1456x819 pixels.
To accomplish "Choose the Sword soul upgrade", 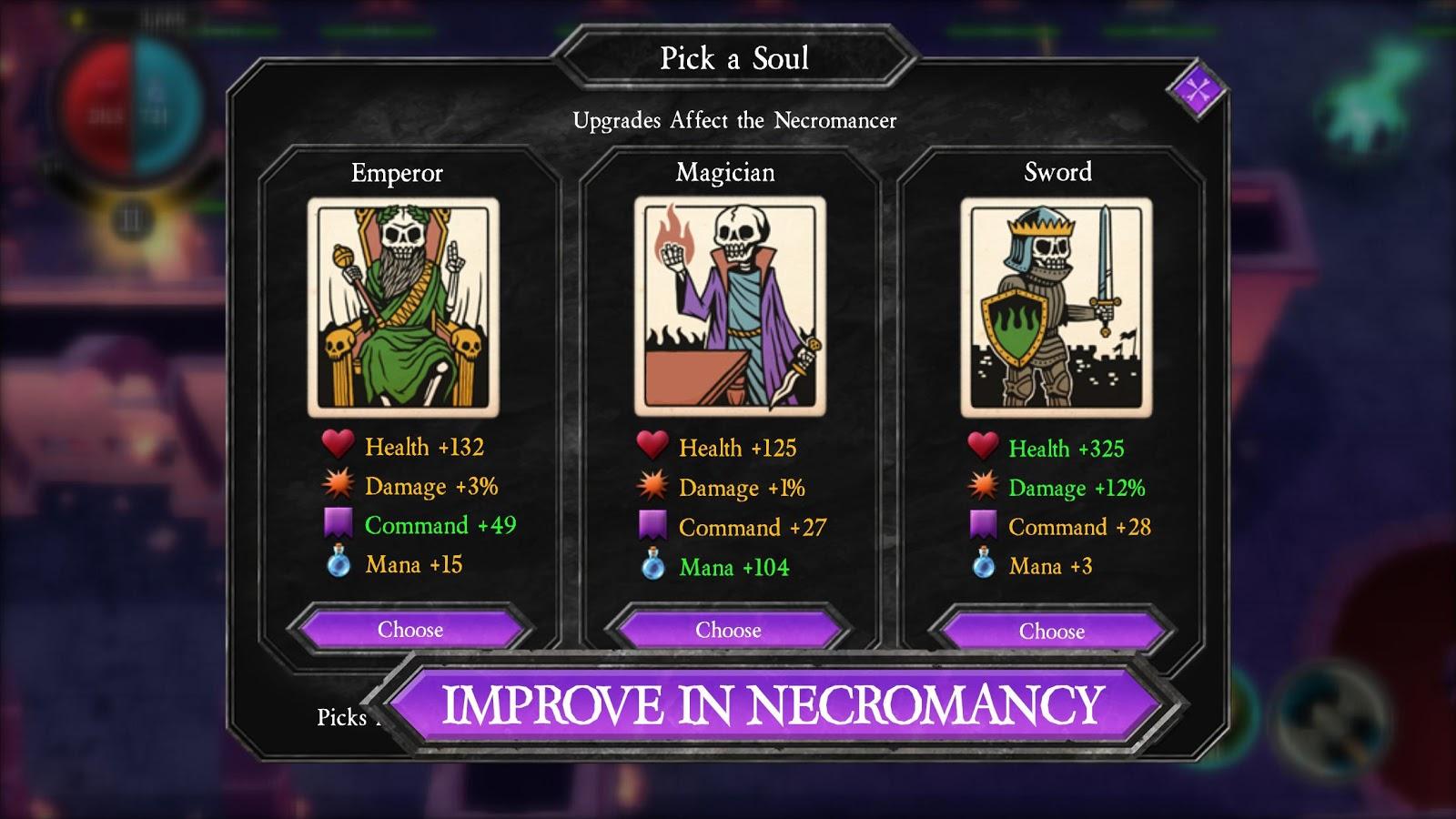I will (1051, 632).
